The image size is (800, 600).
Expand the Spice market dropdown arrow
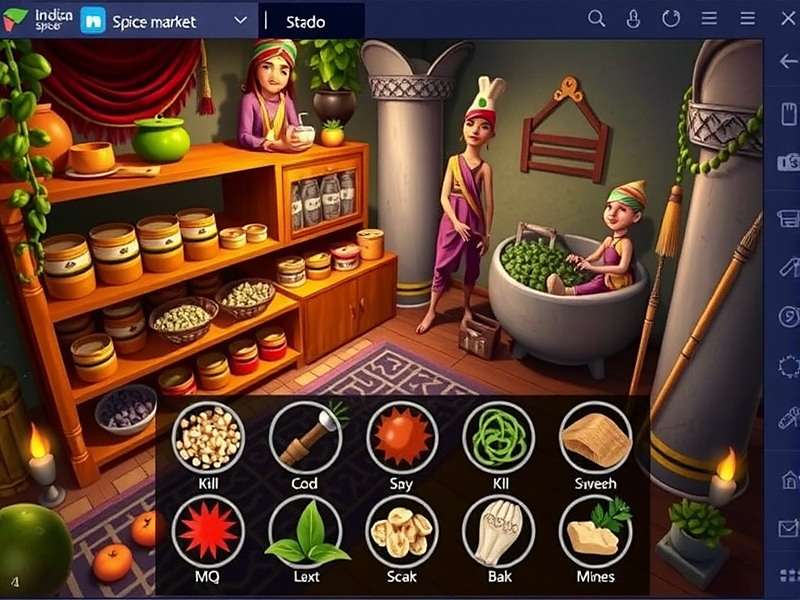point(240,20)
